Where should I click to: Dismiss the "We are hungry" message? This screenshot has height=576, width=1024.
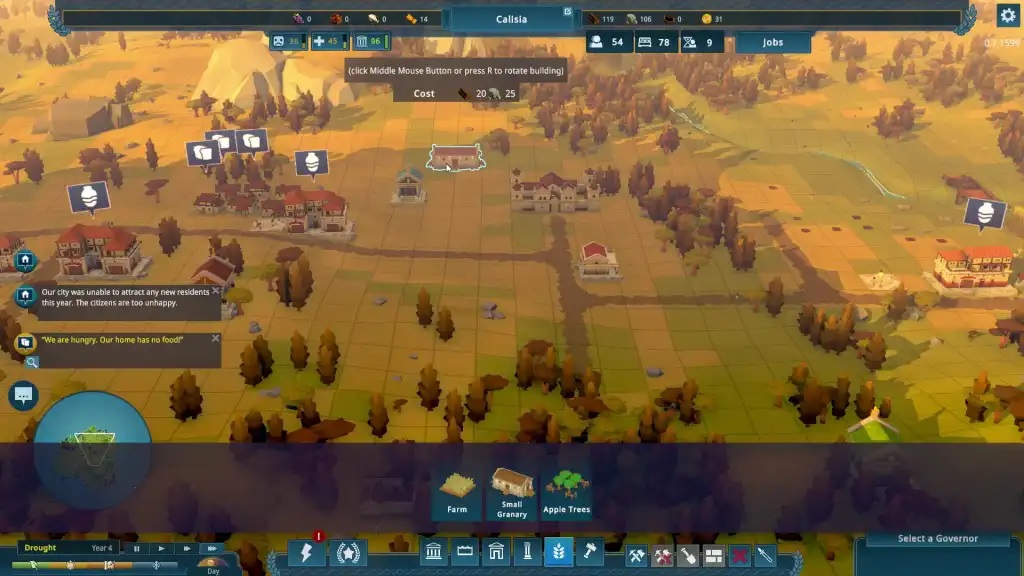tap(216, 339)
